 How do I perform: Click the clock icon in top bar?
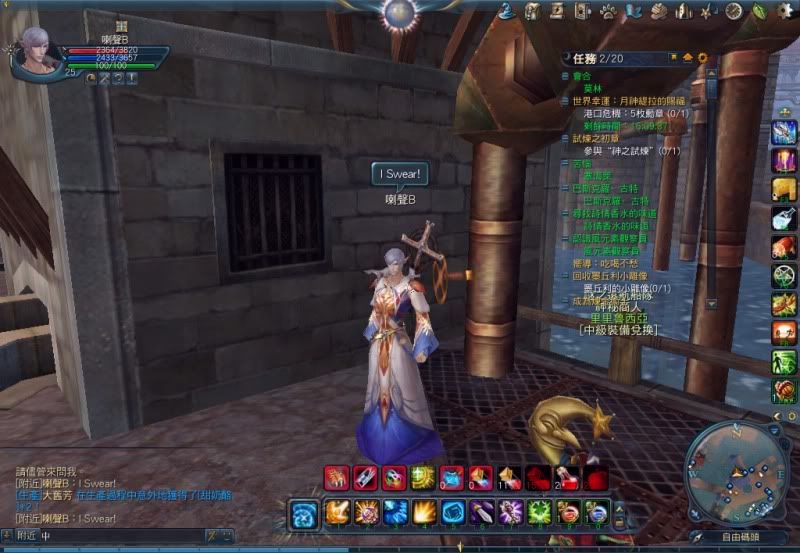(x=734, y=11)
